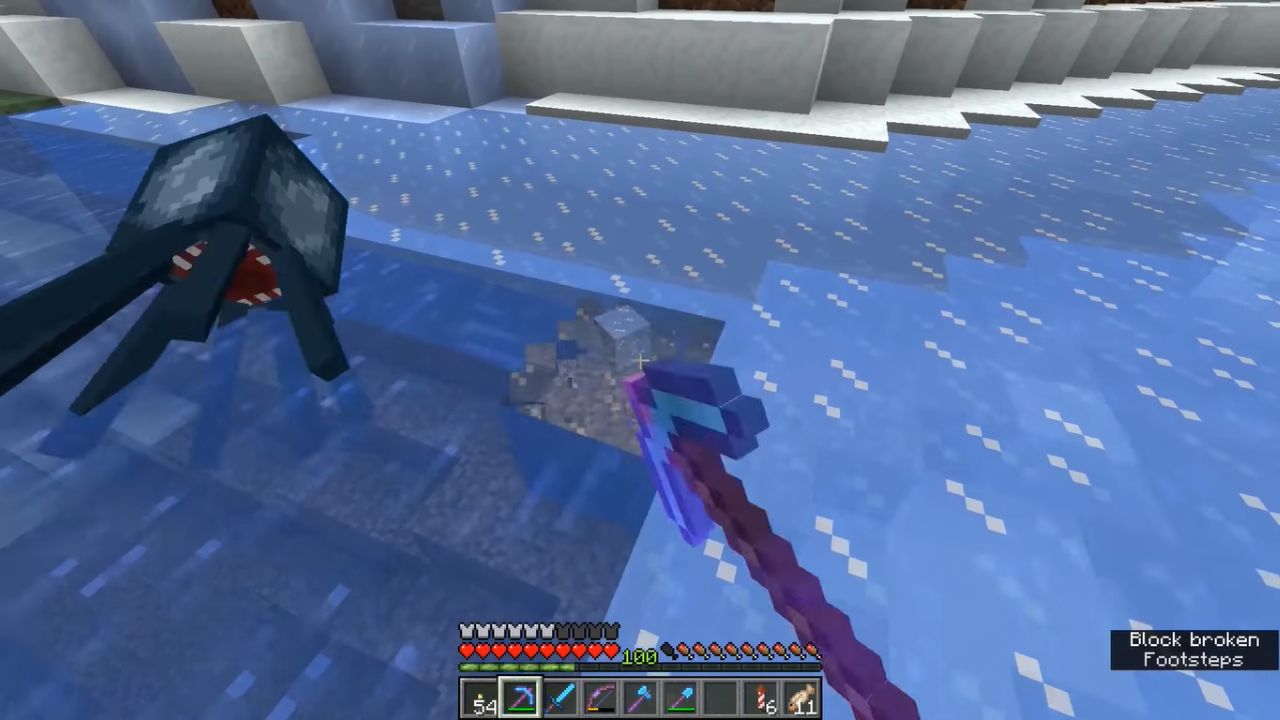Click the empty hotbar slot beside the shovel
The image size is (1280, 720).
pos(801,697)
